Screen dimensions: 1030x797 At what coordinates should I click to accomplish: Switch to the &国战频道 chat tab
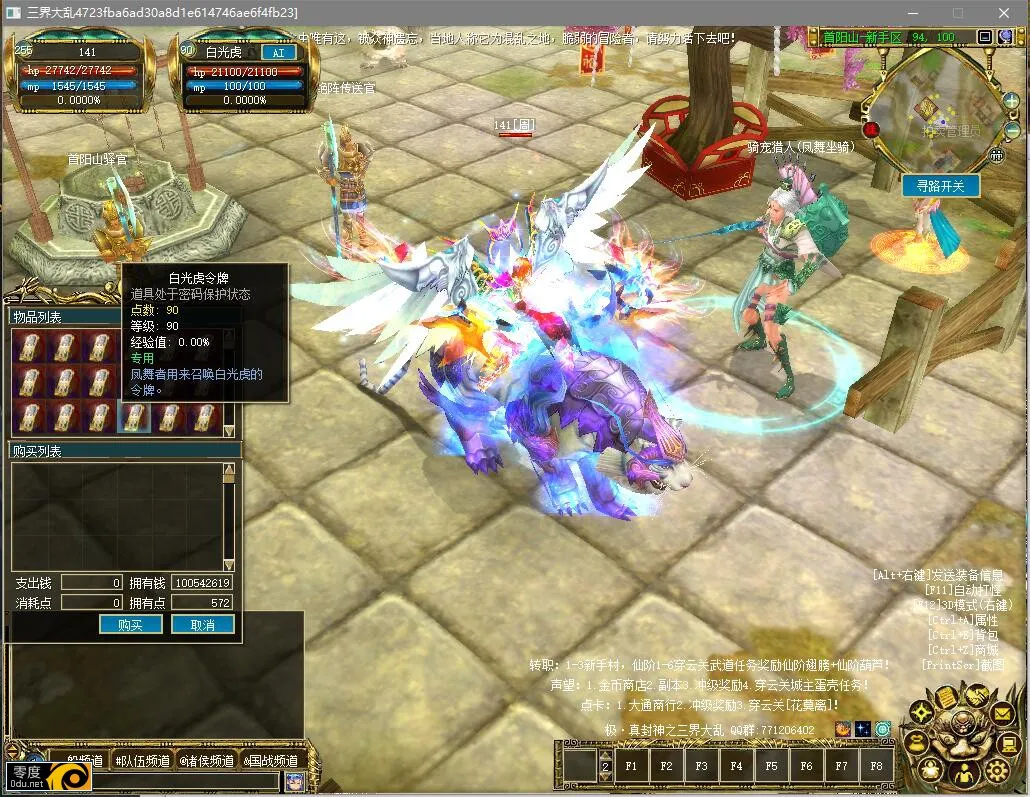(x=271, y=761)
